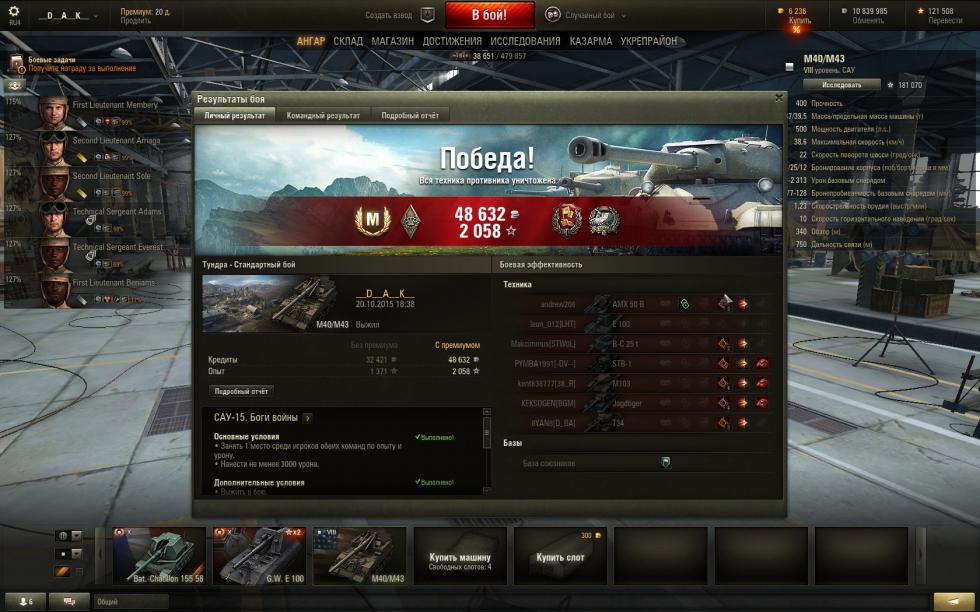Click the Купить машину slot

pyautogui.click(x=460, y=556)
